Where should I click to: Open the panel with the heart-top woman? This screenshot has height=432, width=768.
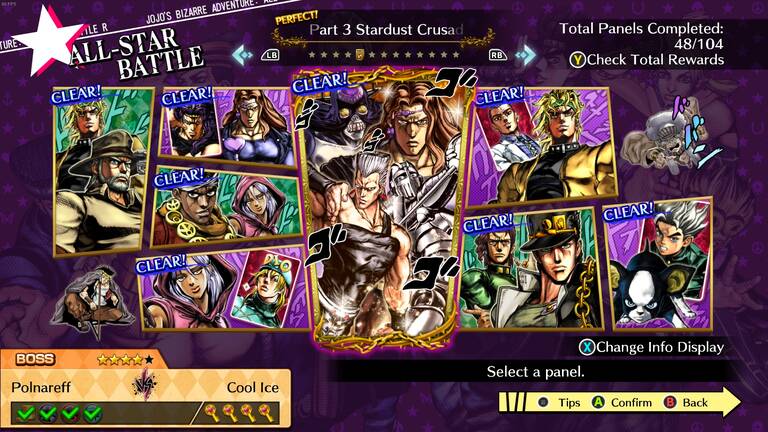(x=228, y=125)
